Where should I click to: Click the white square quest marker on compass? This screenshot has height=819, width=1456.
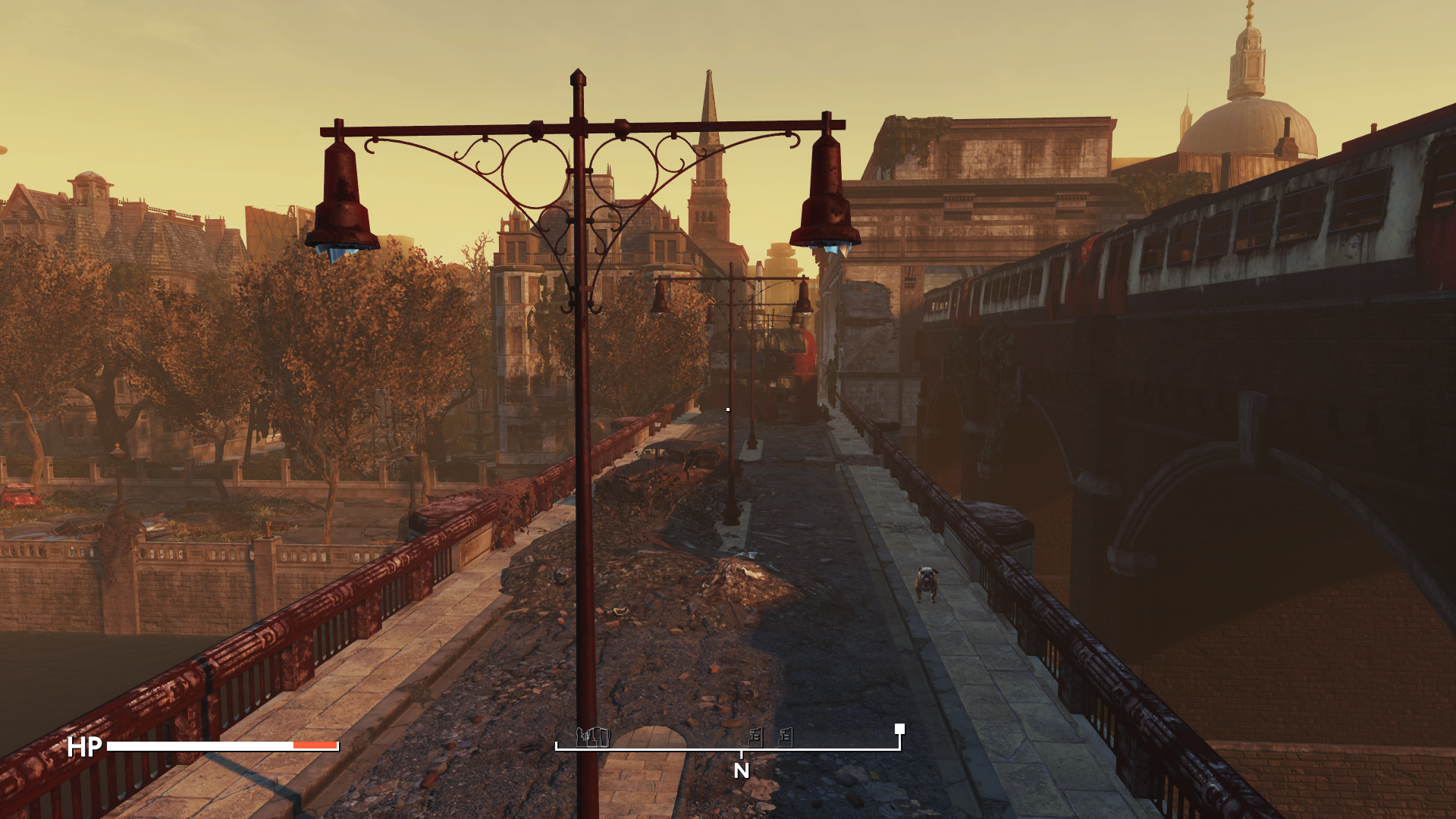[899, 729]
